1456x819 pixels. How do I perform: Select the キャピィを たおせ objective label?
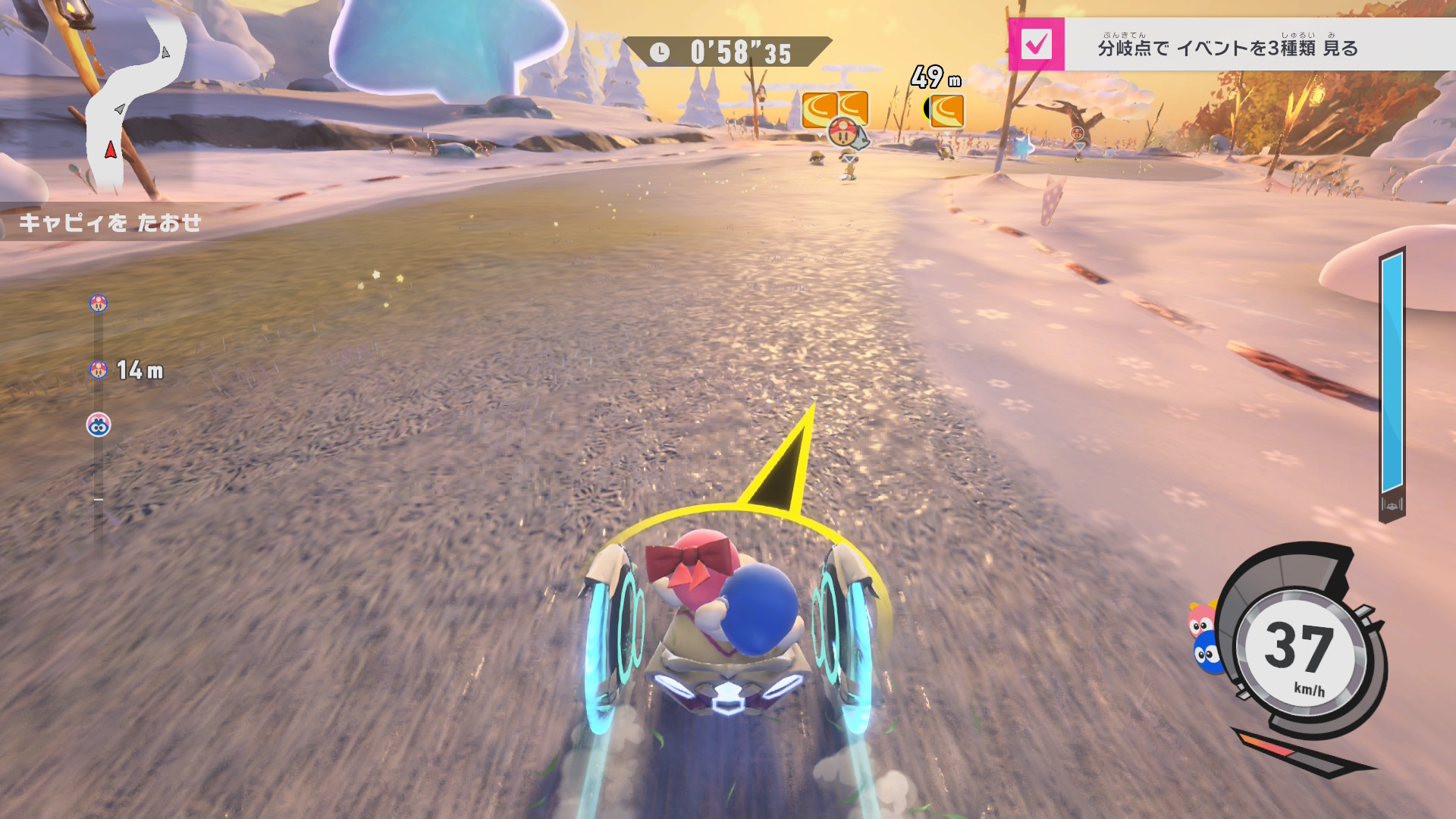(x=111, y=222)
